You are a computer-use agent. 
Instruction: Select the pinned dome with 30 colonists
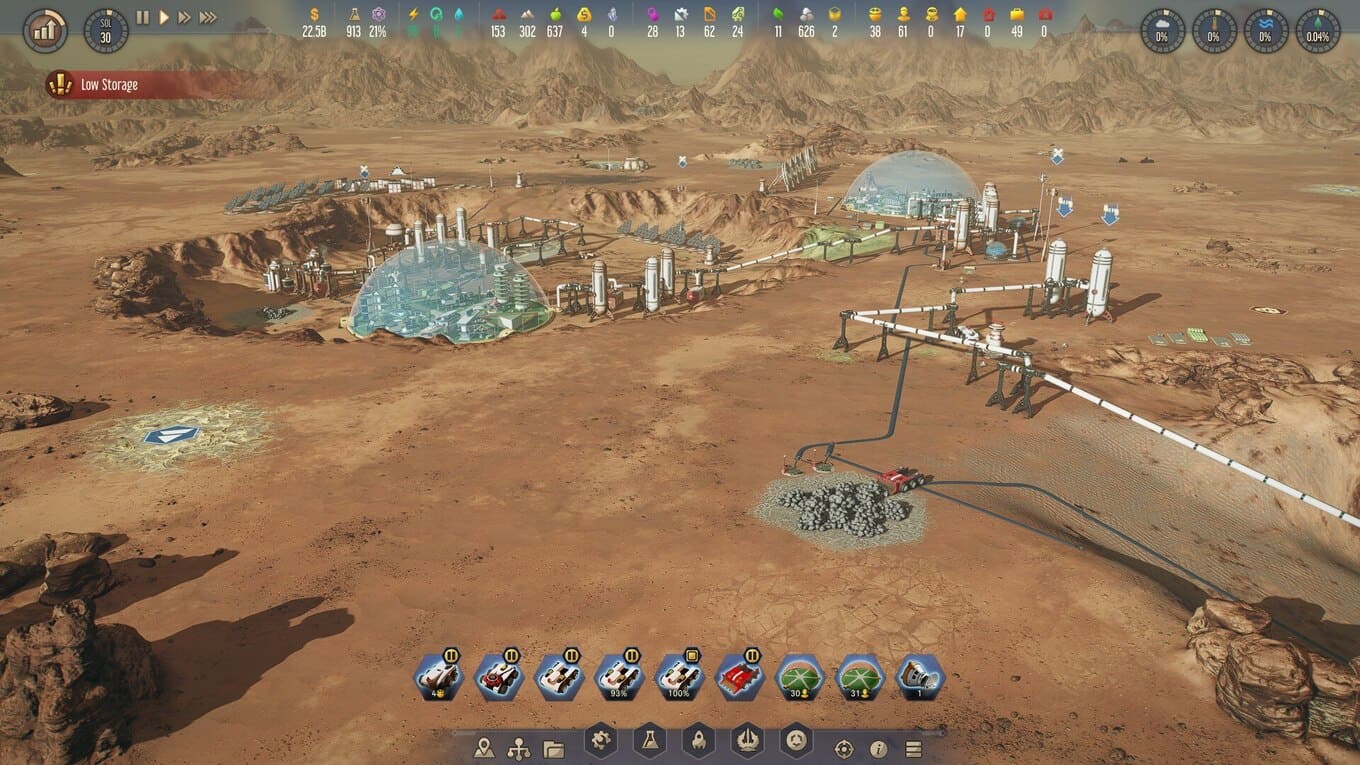pyautogui.click(x=800, y=678)
